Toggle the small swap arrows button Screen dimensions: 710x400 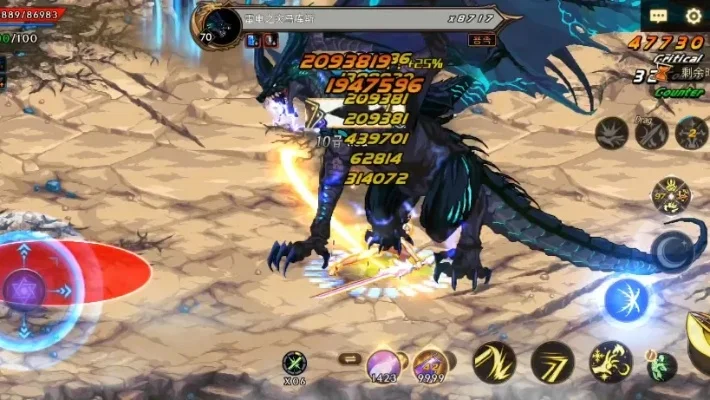[348, 358]
